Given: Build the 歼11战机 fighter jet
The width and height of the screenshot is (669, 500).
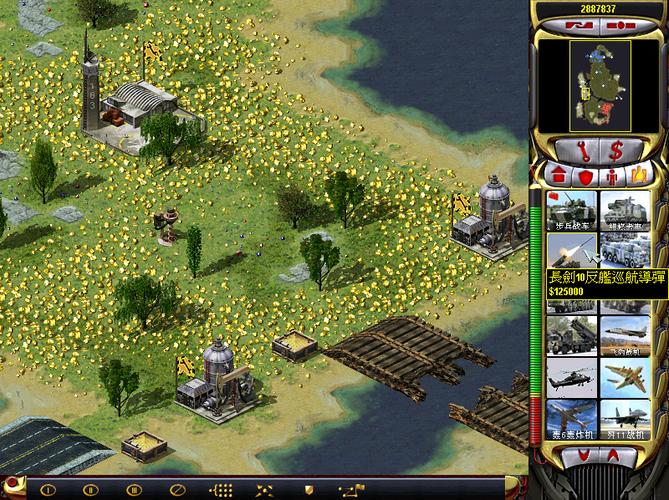Looking at the screenshot, I should tap(623, 422).
